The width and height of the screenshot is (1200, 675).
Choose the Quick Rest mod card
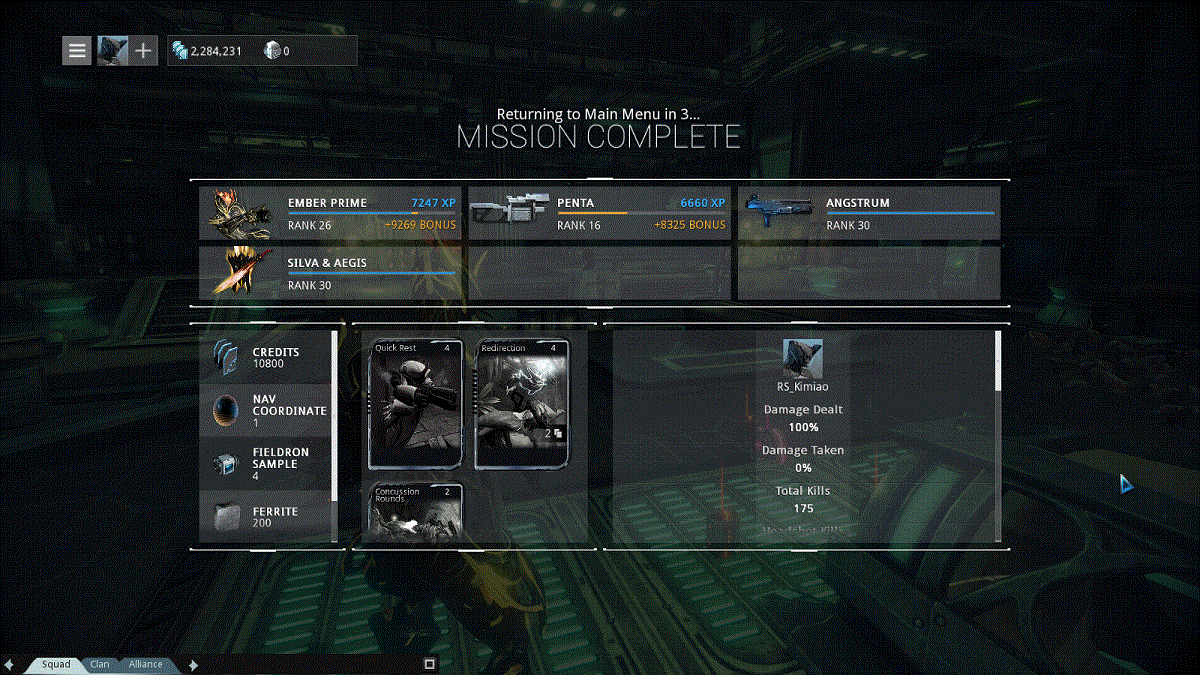tap(416, 405)
